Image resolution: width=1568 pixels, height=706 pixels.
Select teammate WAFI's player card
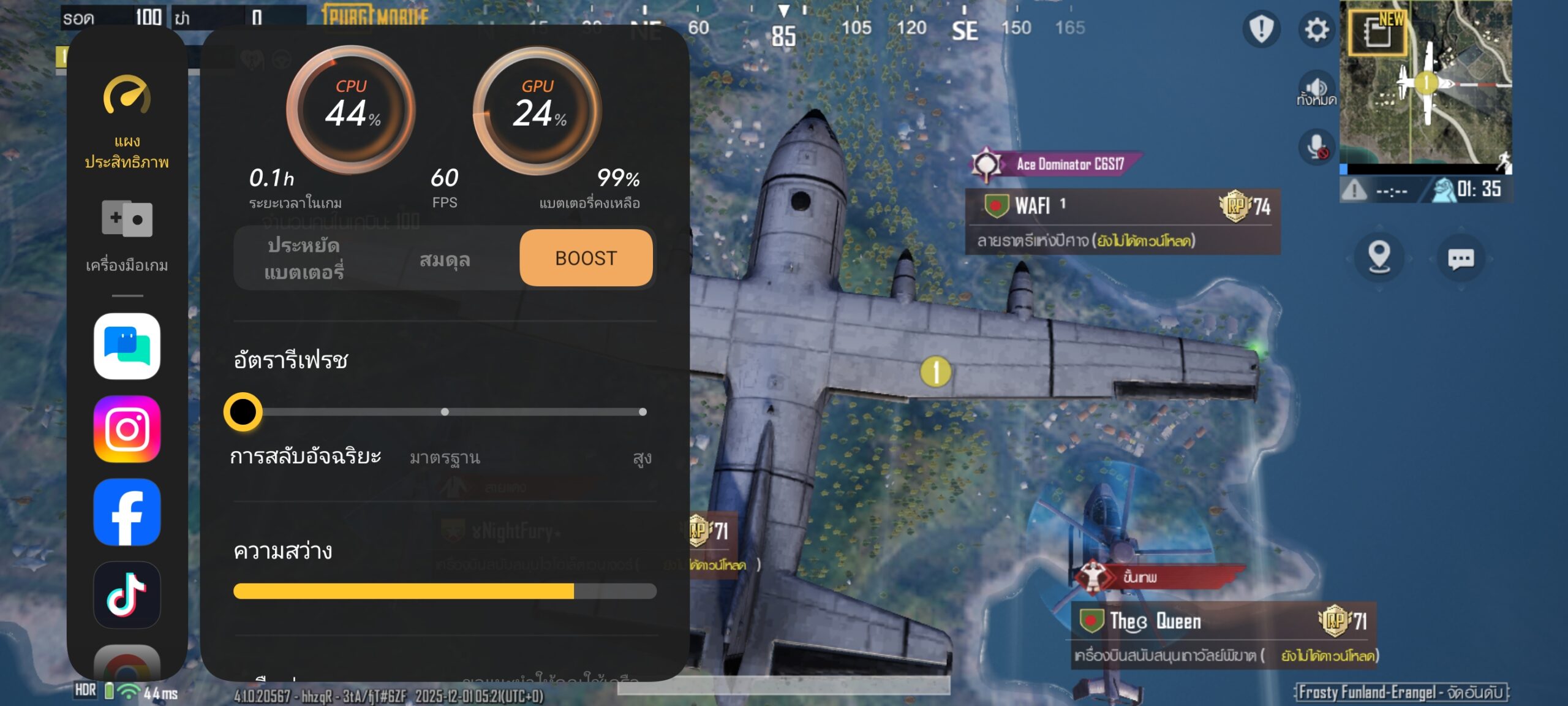1122,221
